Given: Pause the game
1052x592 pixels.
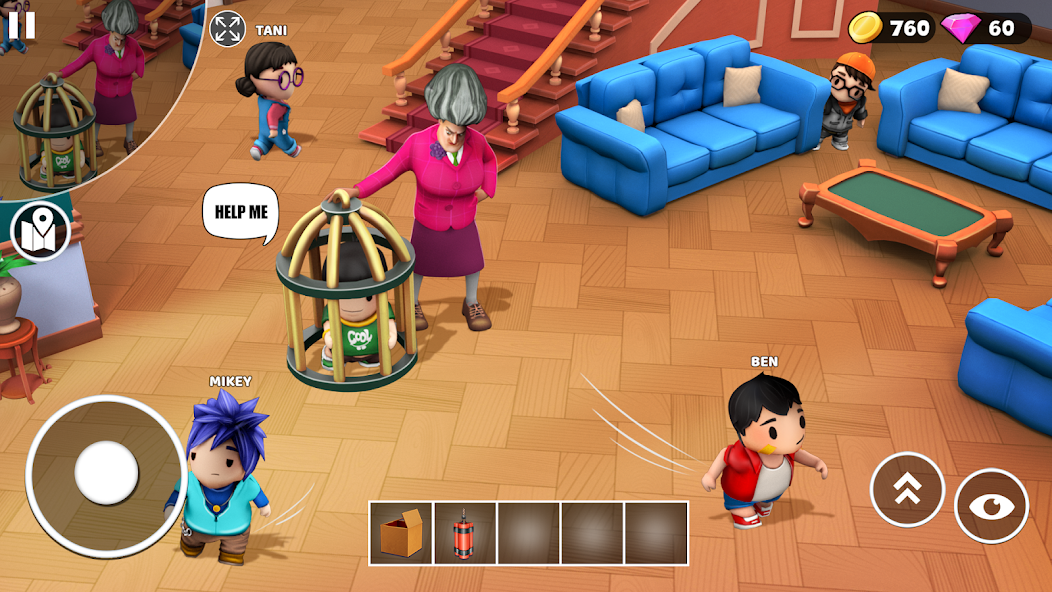Looking at the screenshot, I should tap(21, 25).
